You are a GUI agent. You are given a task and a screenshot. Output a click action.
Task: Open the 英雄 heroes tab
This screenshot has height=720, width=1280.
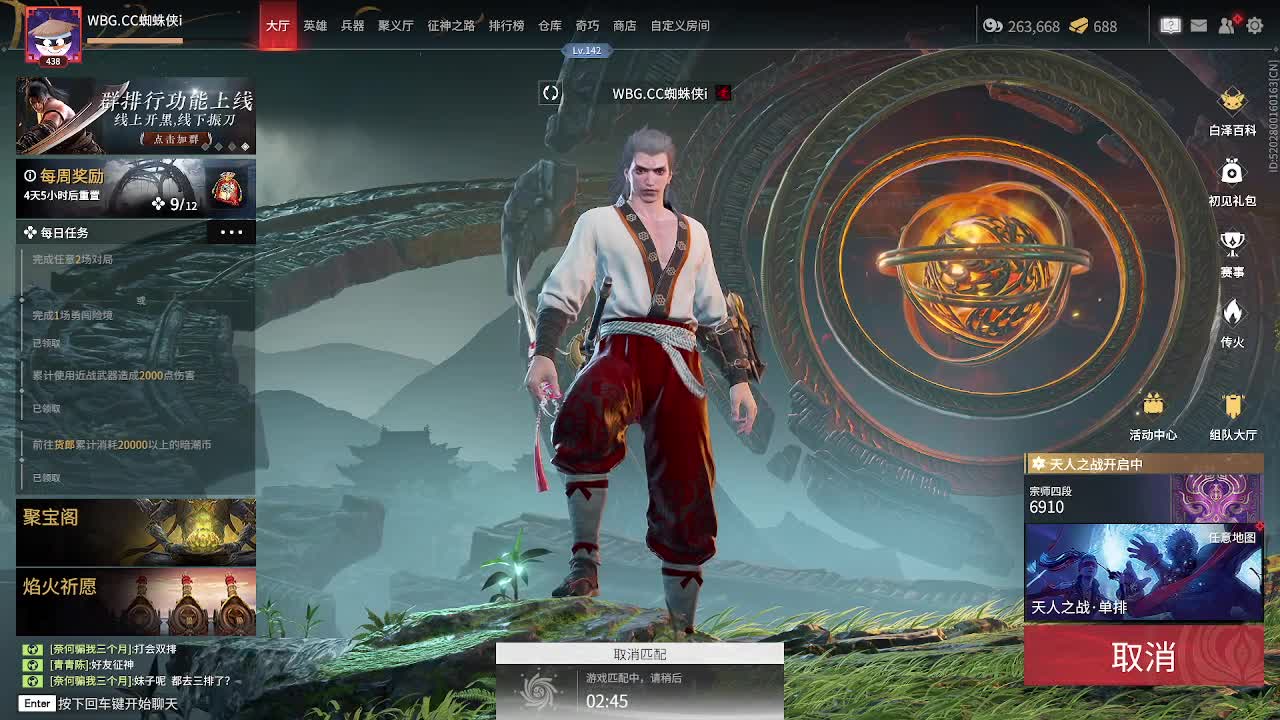(315, 26)
